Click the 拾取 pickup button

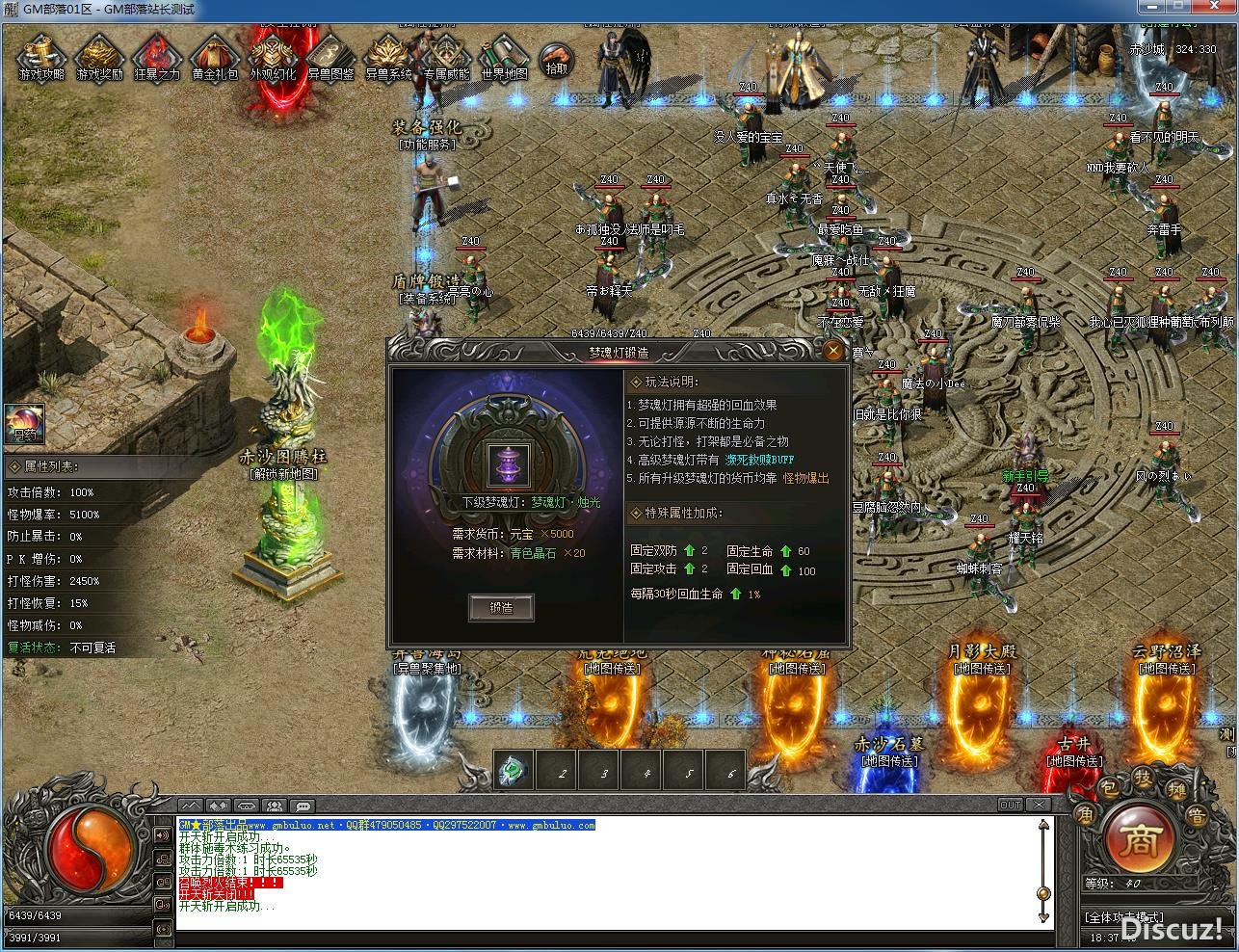tap(559, 62)
